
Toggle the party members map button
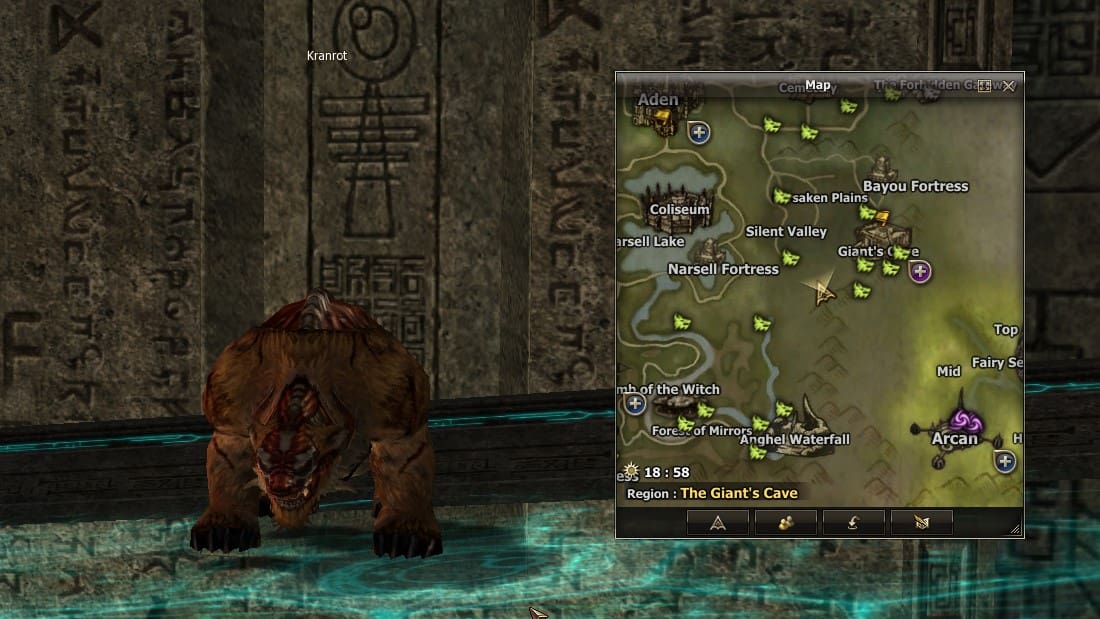click(x=785, y=522)
